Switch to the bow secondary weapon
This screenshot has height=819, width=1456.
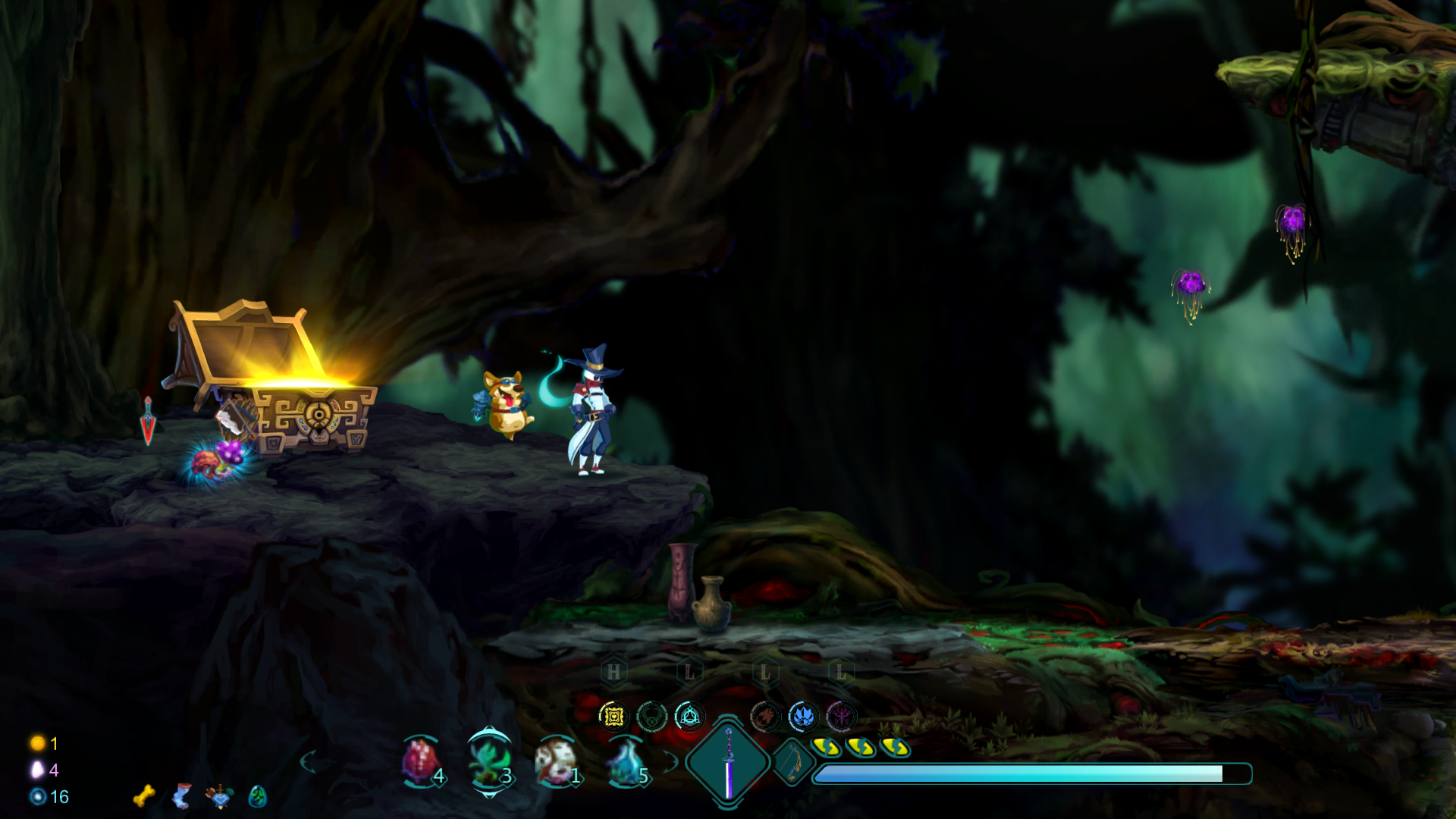pyautogui.click(x=792, y=761)
